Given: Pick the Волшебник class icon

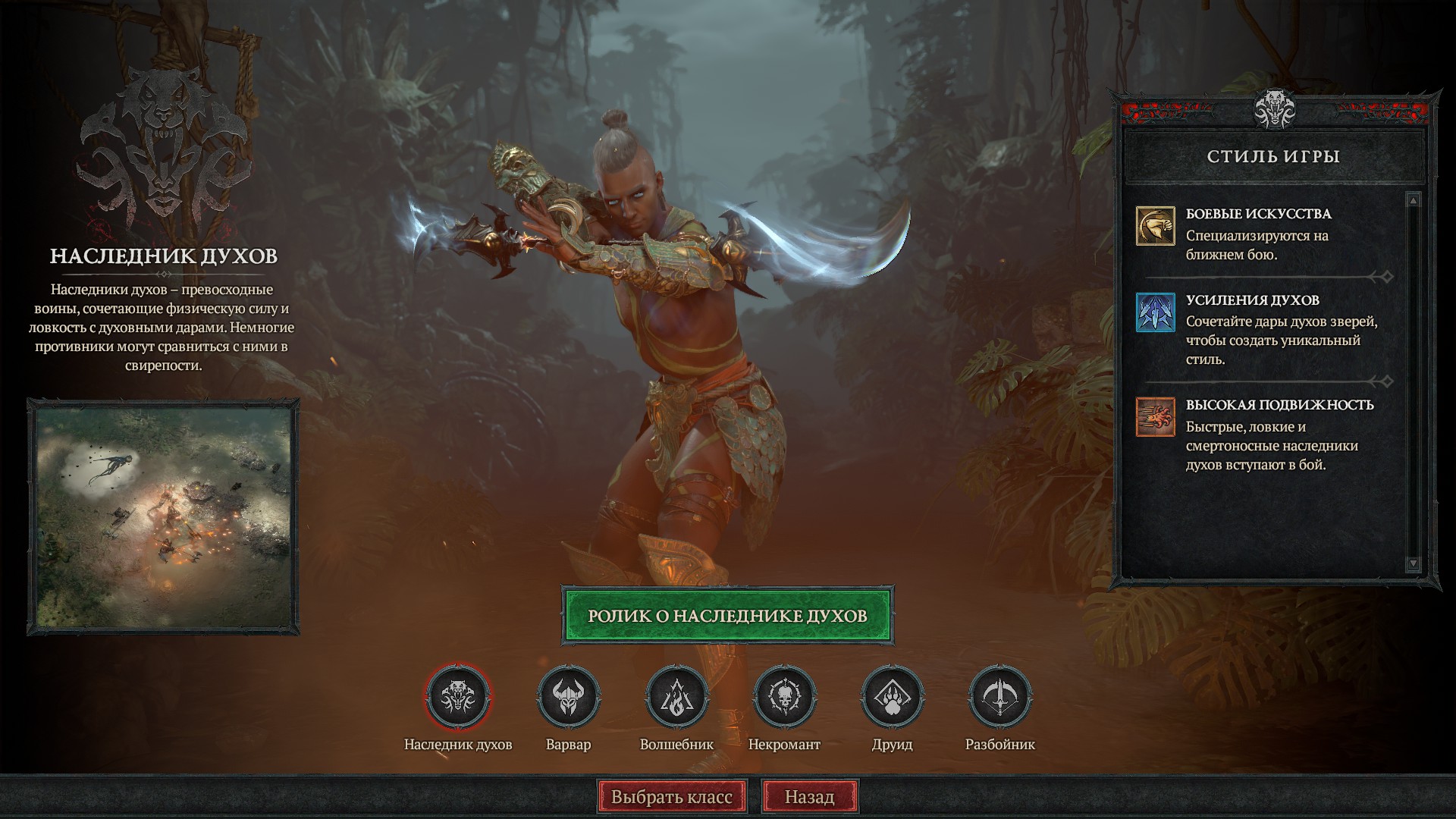Looking at the screenshot, I should (676, 696).
